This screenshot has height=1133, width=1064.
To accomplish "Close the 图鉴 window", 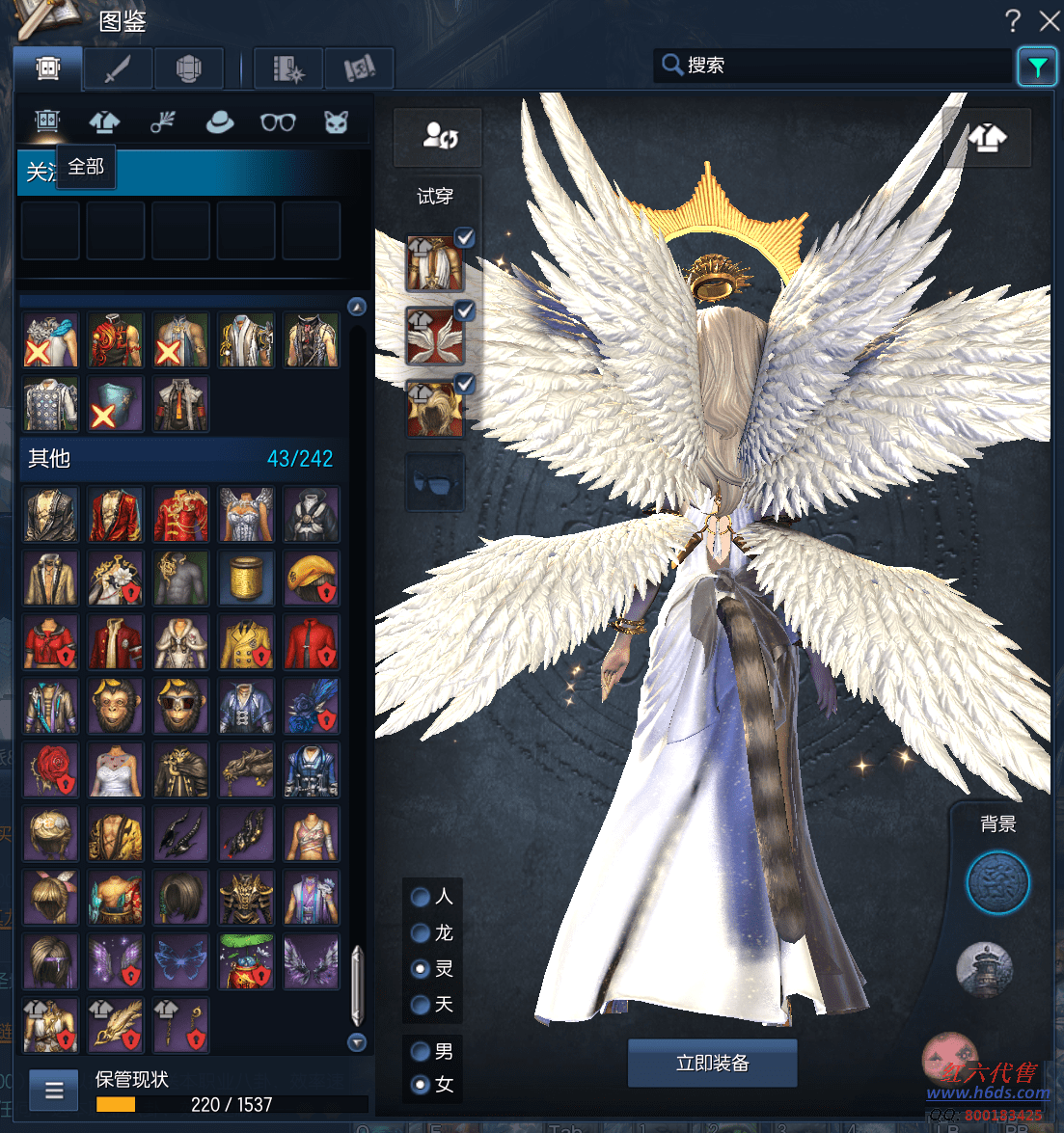I will (1049, 20).
